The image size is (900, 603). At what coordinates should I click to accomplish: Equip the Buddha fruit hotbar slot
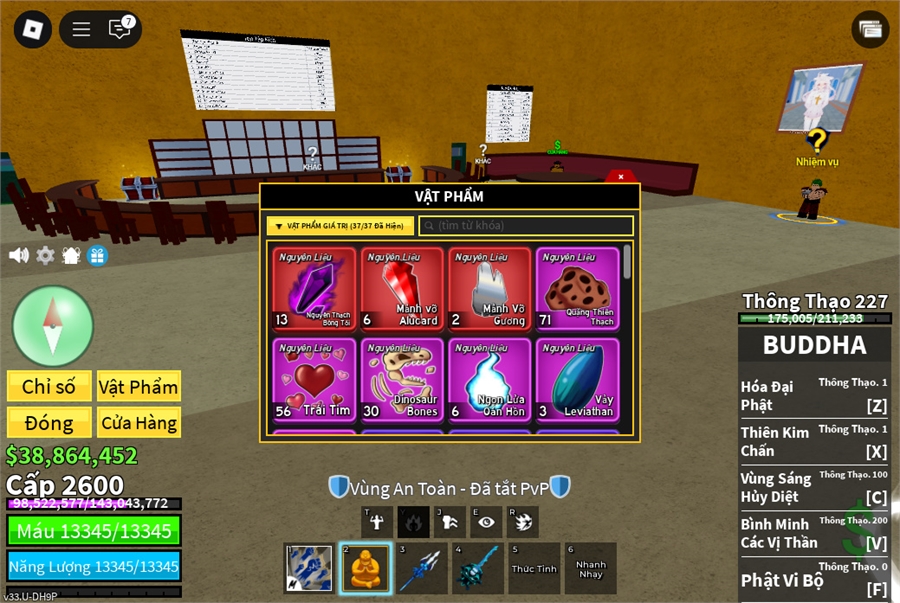(x=364, y=568)
